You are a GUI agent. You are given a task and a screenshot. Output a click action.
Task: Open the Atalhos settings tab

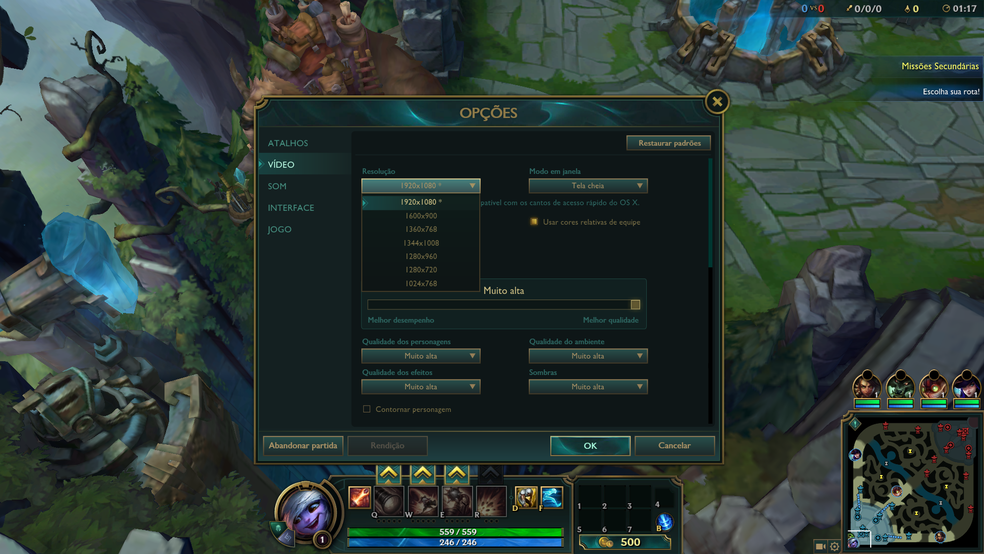[288, 143]
